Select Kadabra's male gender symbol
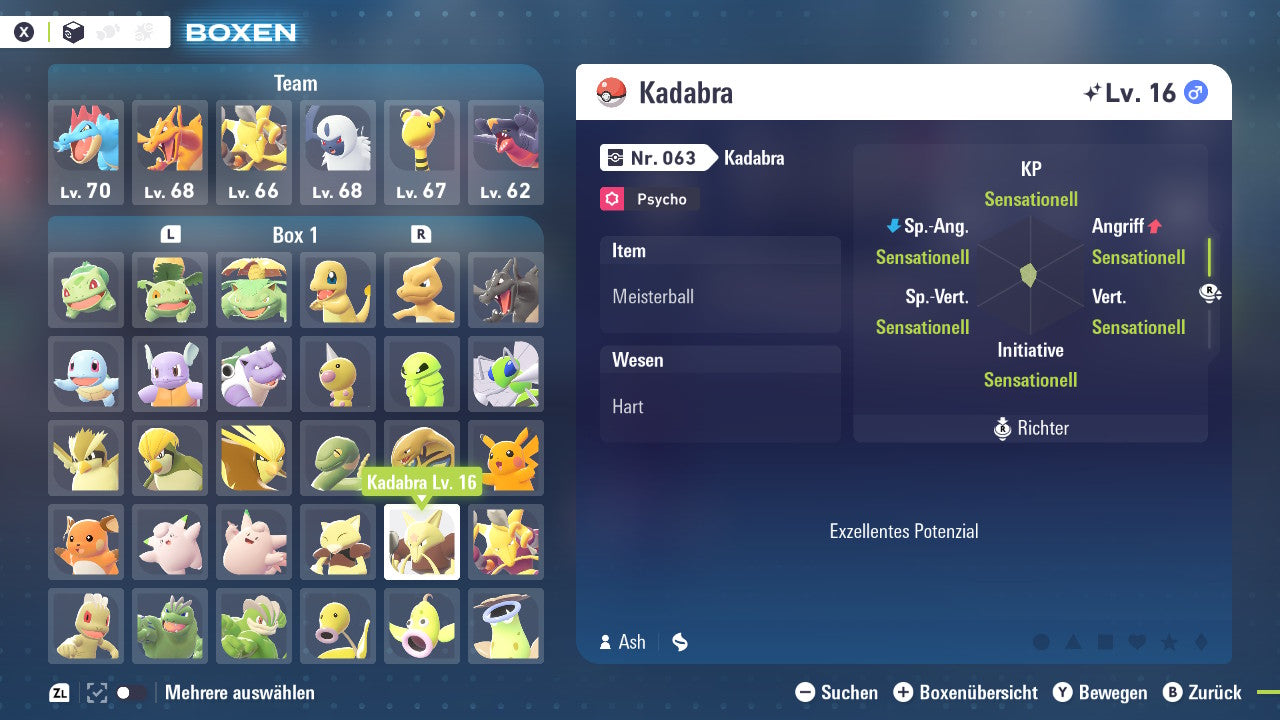This screenshot has height=720, width=1280. tap(1197, 92)
